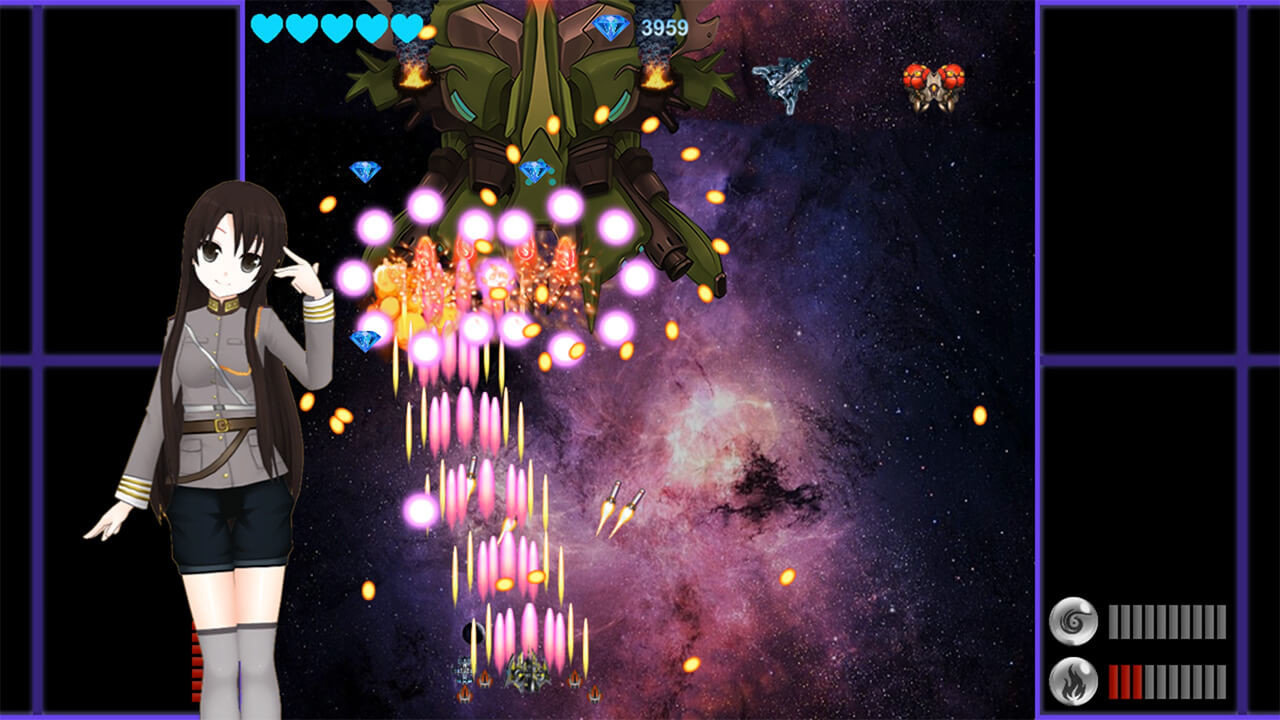Activate the swirl vortex special ability icon
Screen dimensions: 1280x720
point(1073,621)
